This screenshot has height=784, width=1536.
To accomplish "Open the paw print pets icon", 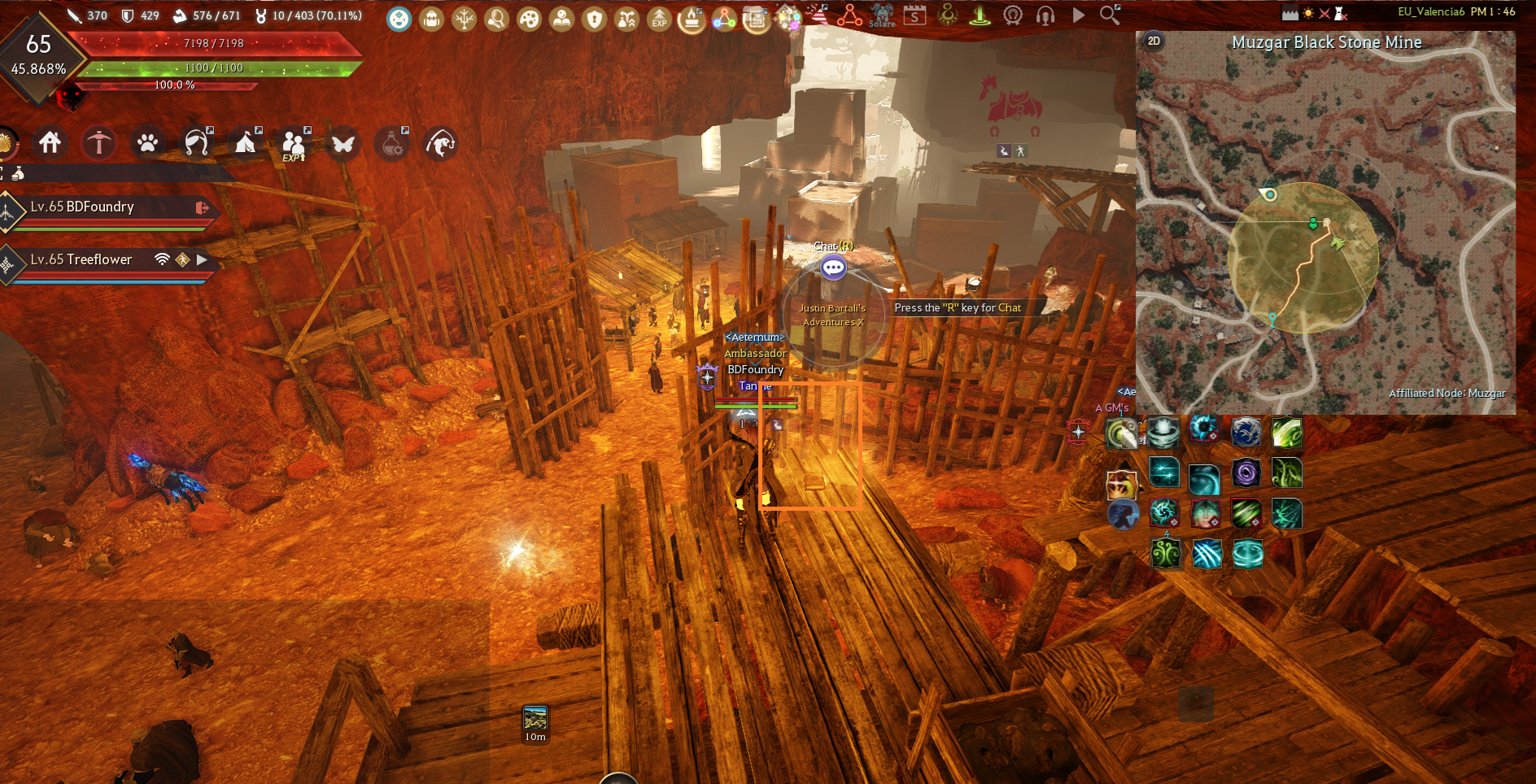I will 148,143.
